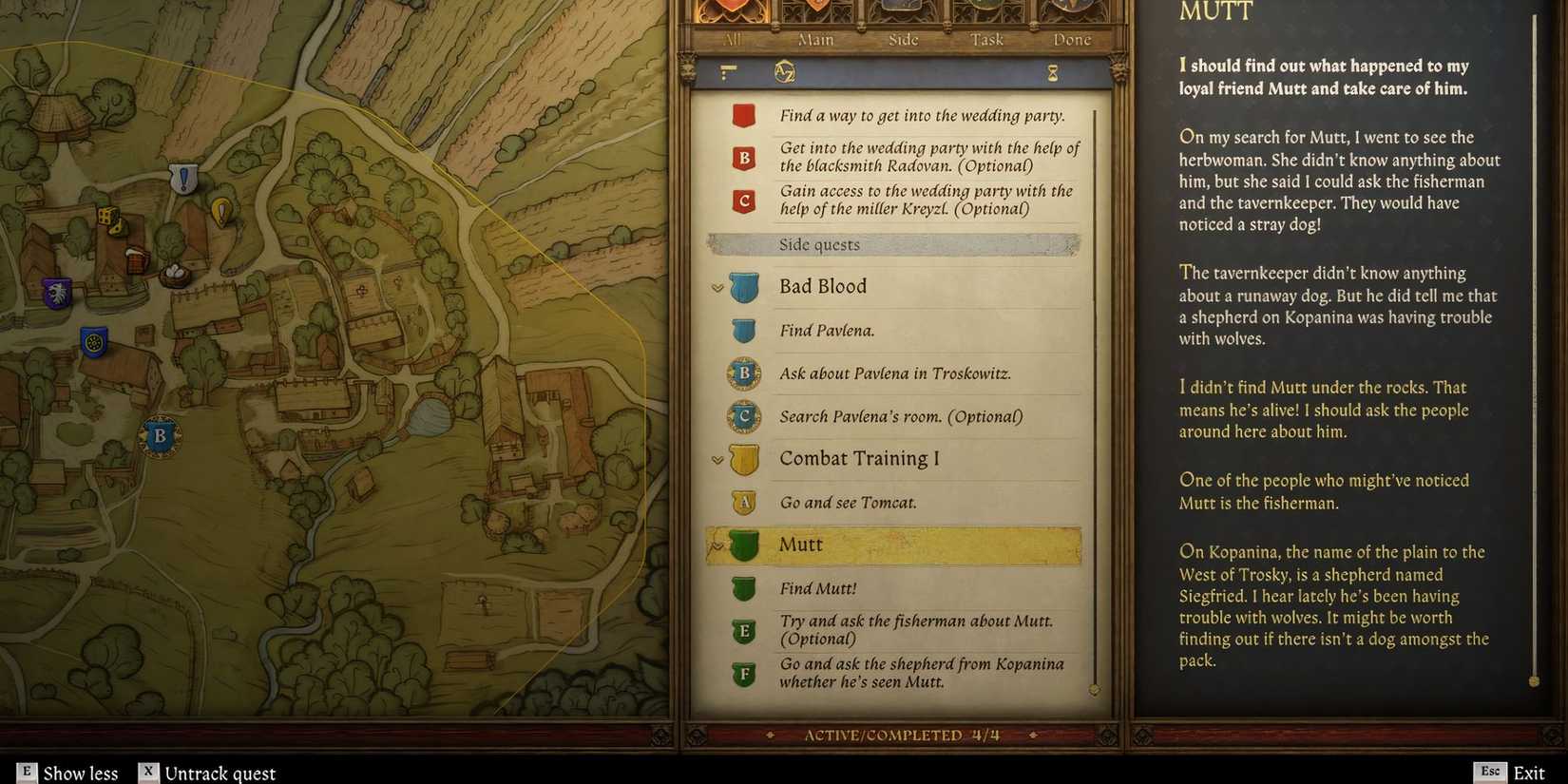Click the filter sorting icon above the quest list
The image size is (1568, 784).
pos(728,73)
